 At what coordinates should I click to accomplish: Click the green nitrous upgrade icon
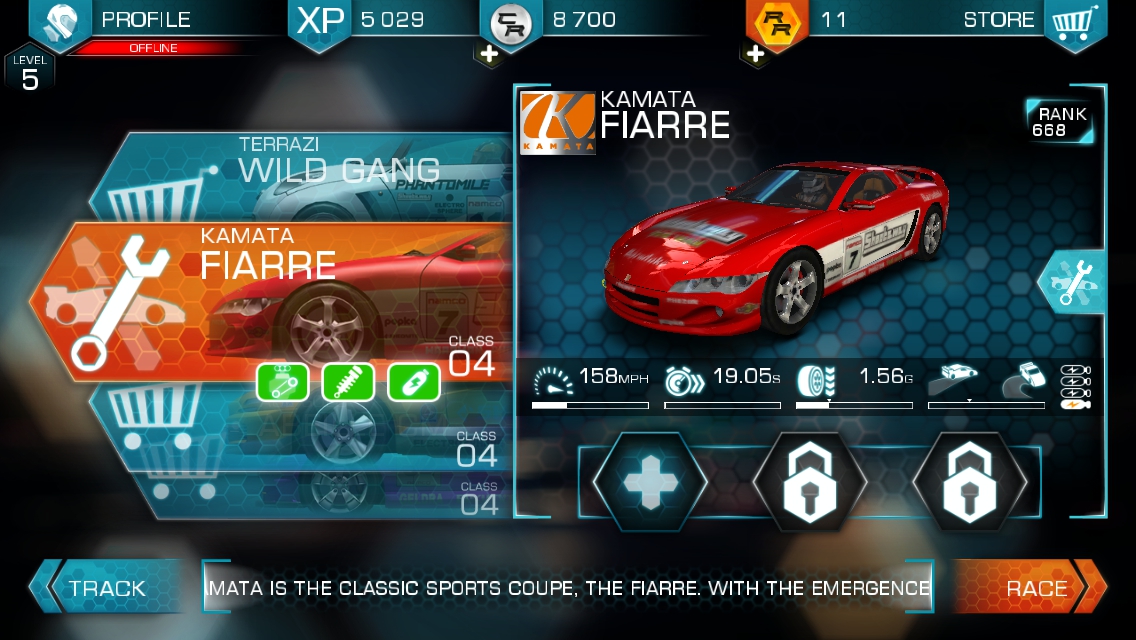click(414, 383)
